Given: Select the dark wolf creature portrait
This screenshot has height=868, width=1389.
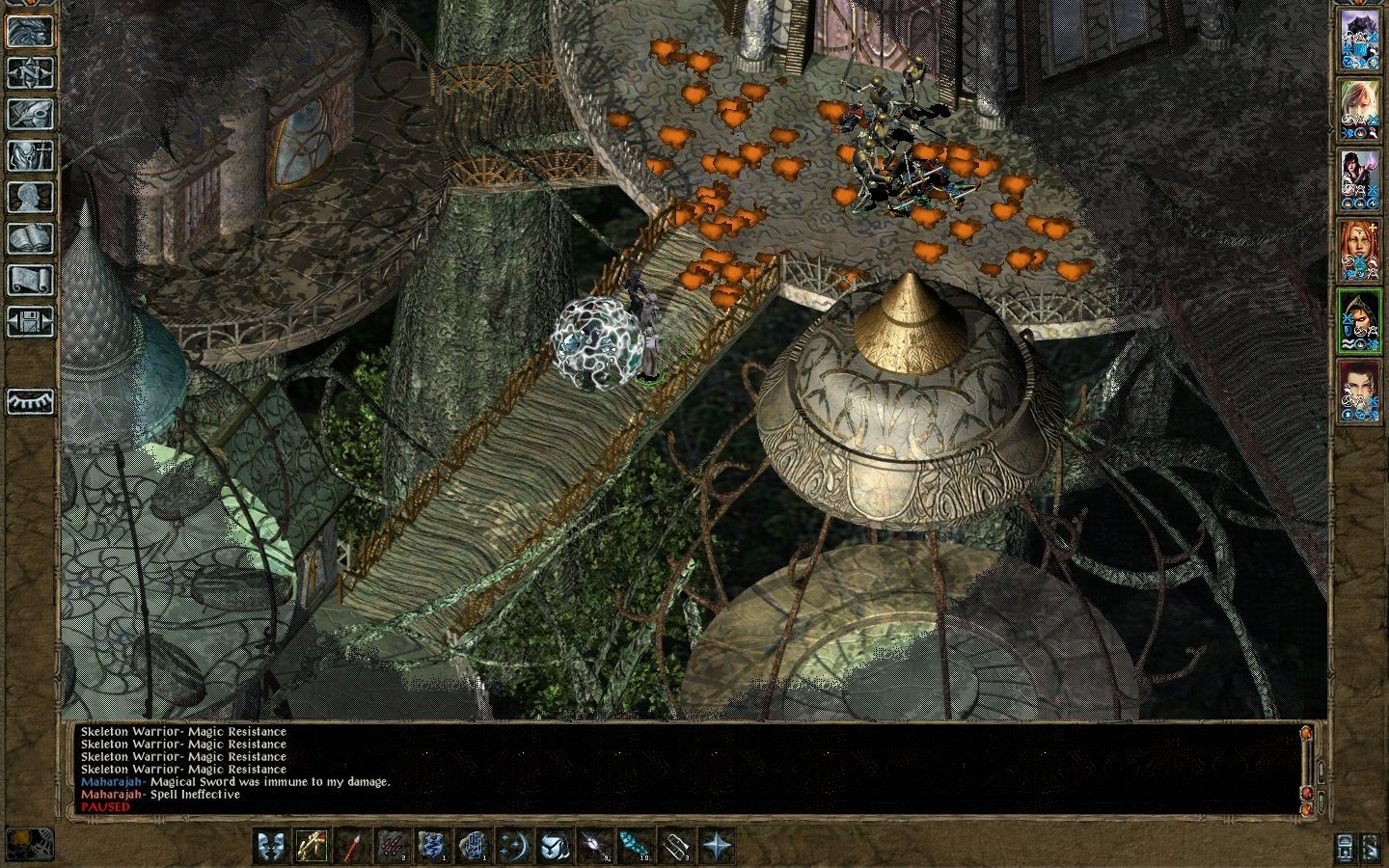Looking at the screenshot, I should pyautogui.click(x=1359, y=40).
